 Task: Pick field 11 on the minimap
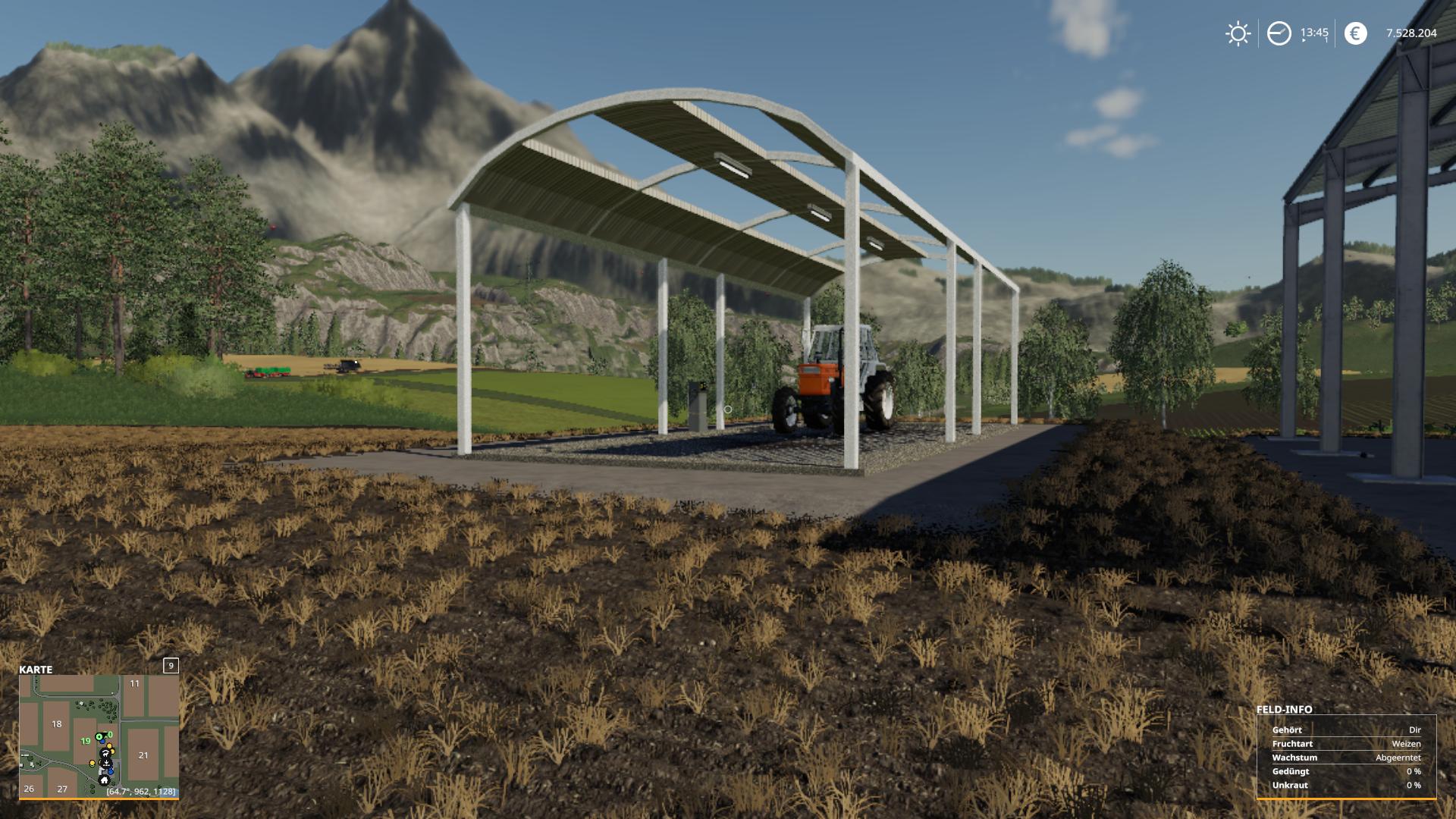(134, 684)
